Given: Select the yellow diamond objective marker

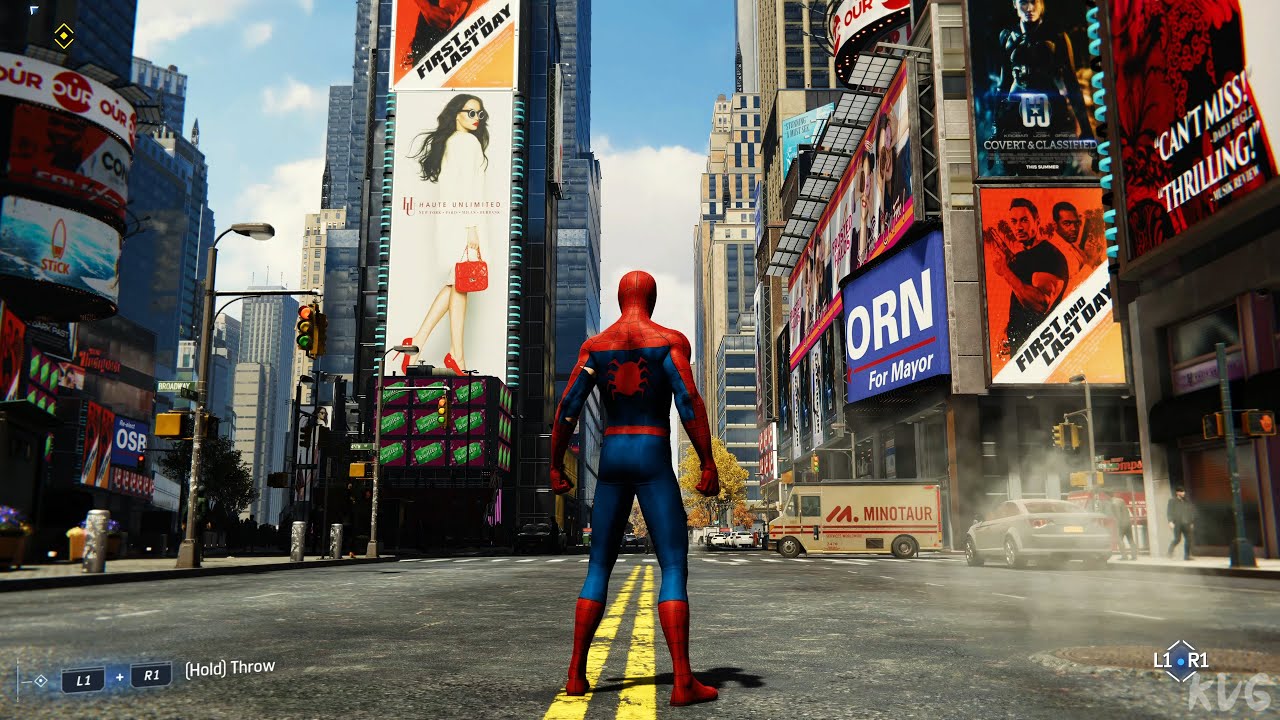Looking at the screenshot, I should [64, 37].
